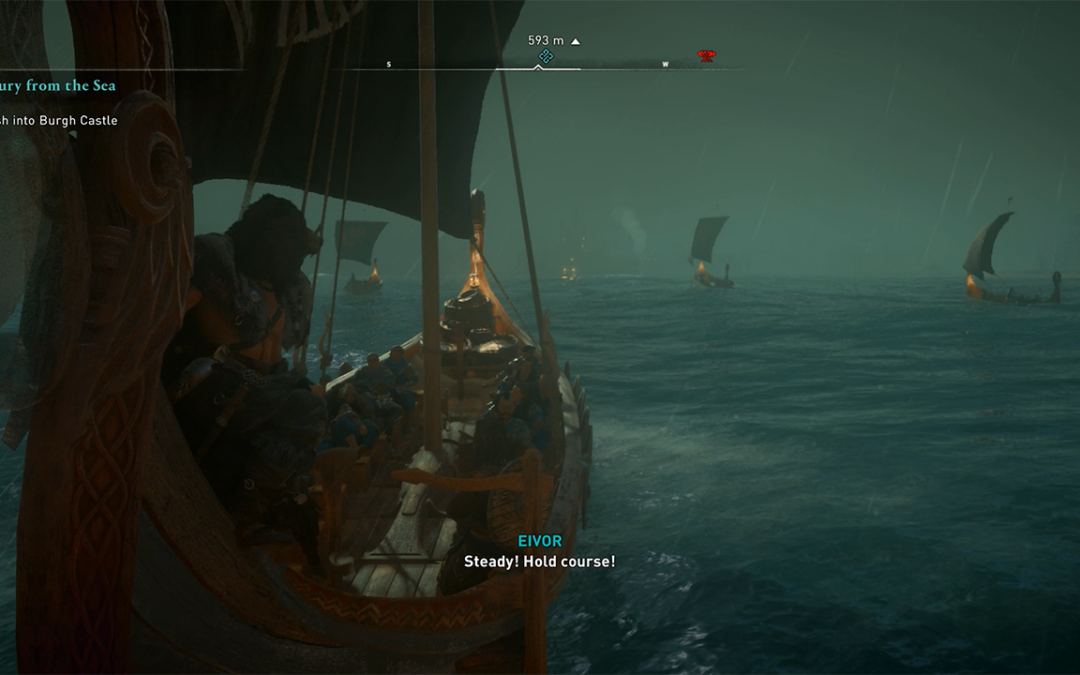The image size is (1080, 675).
Task: Click the red enemy marker on the compass
Action: 707,56
